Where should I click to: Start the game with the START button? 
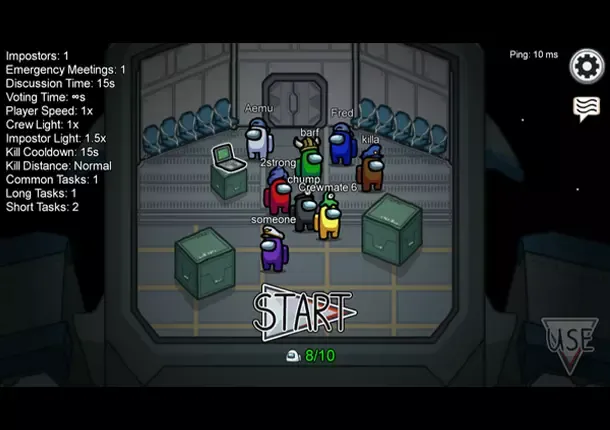pos(304,310)
